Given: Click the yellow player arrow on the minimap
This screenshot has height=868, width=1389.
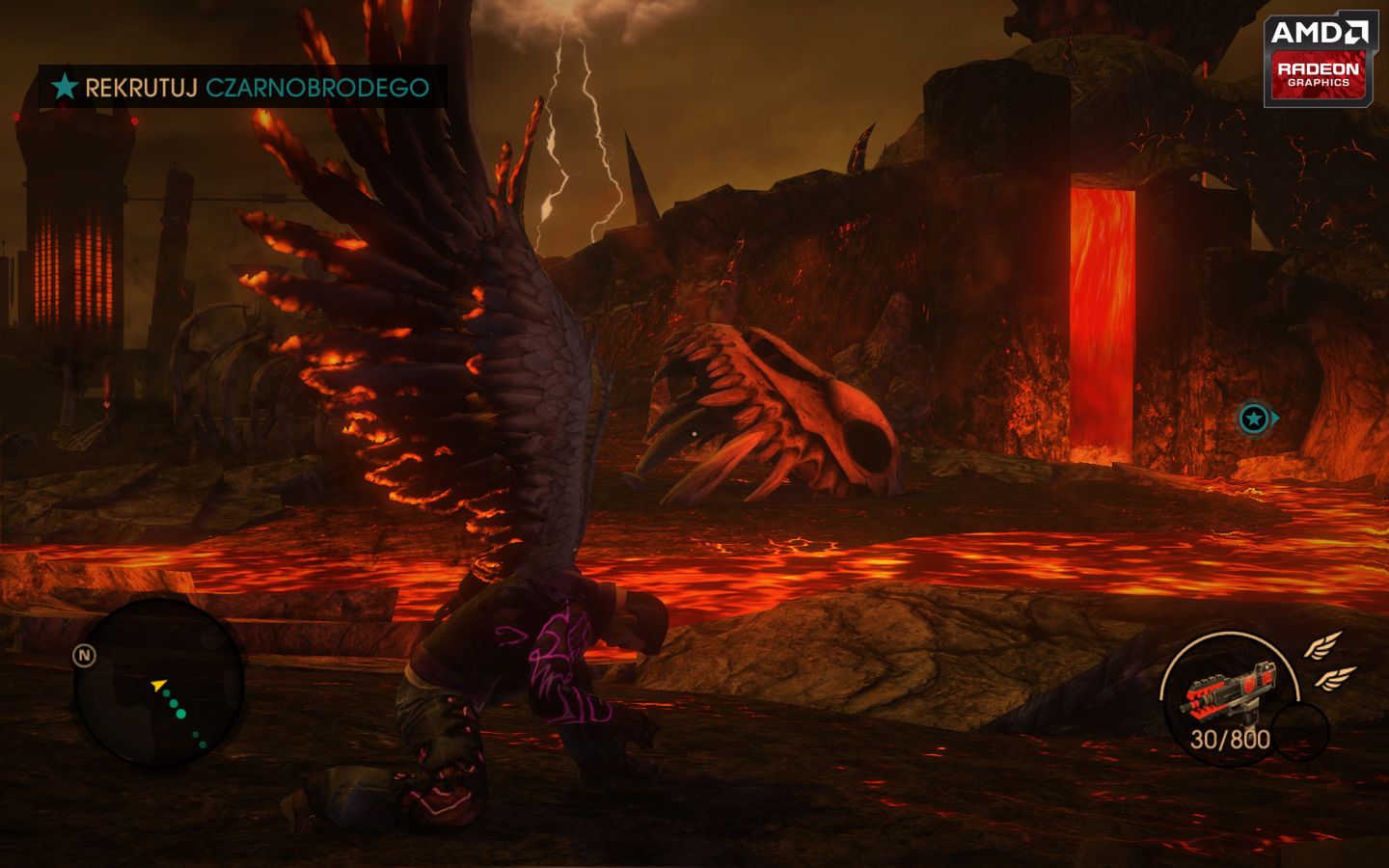Looking at the screenshot, I should click(157, 684).
